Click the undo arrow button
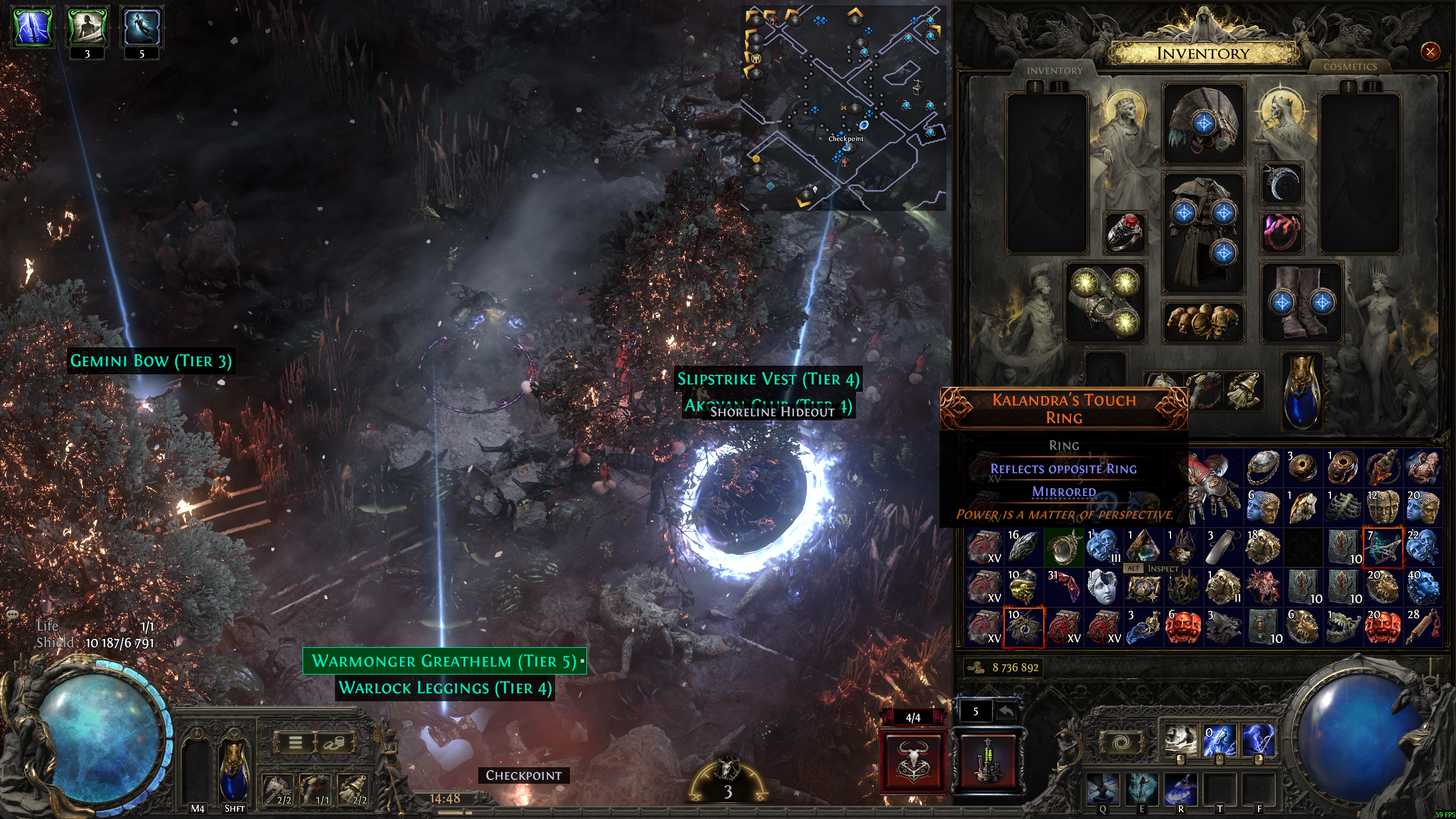The height and width of the screenshot is (819, 1456). click(x=1006, y=711)
